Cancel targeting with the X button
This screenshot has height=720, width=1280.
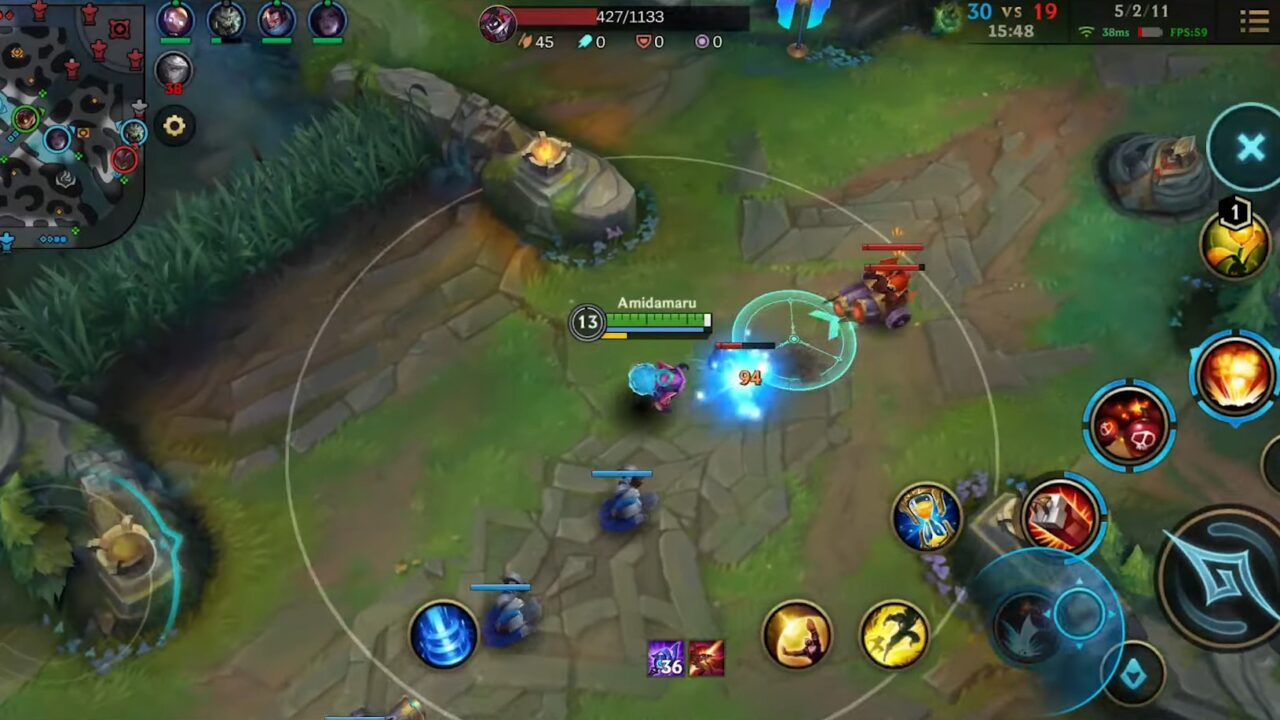tap(1252, 147)
